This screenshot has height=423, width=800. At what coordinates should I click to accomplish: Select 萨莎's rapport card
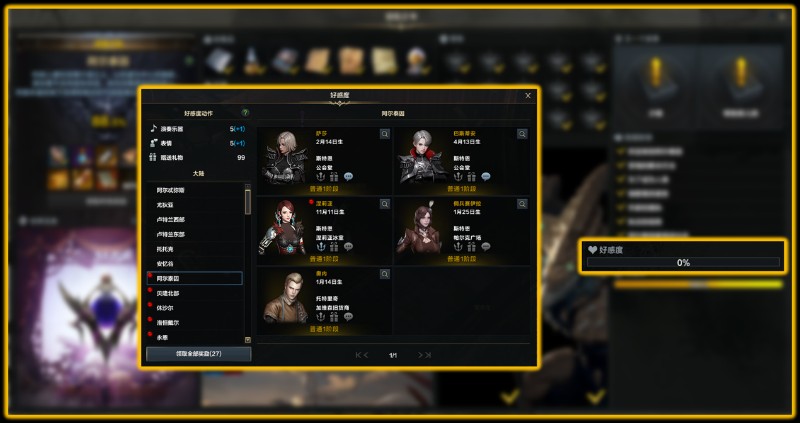pos(324,160)
